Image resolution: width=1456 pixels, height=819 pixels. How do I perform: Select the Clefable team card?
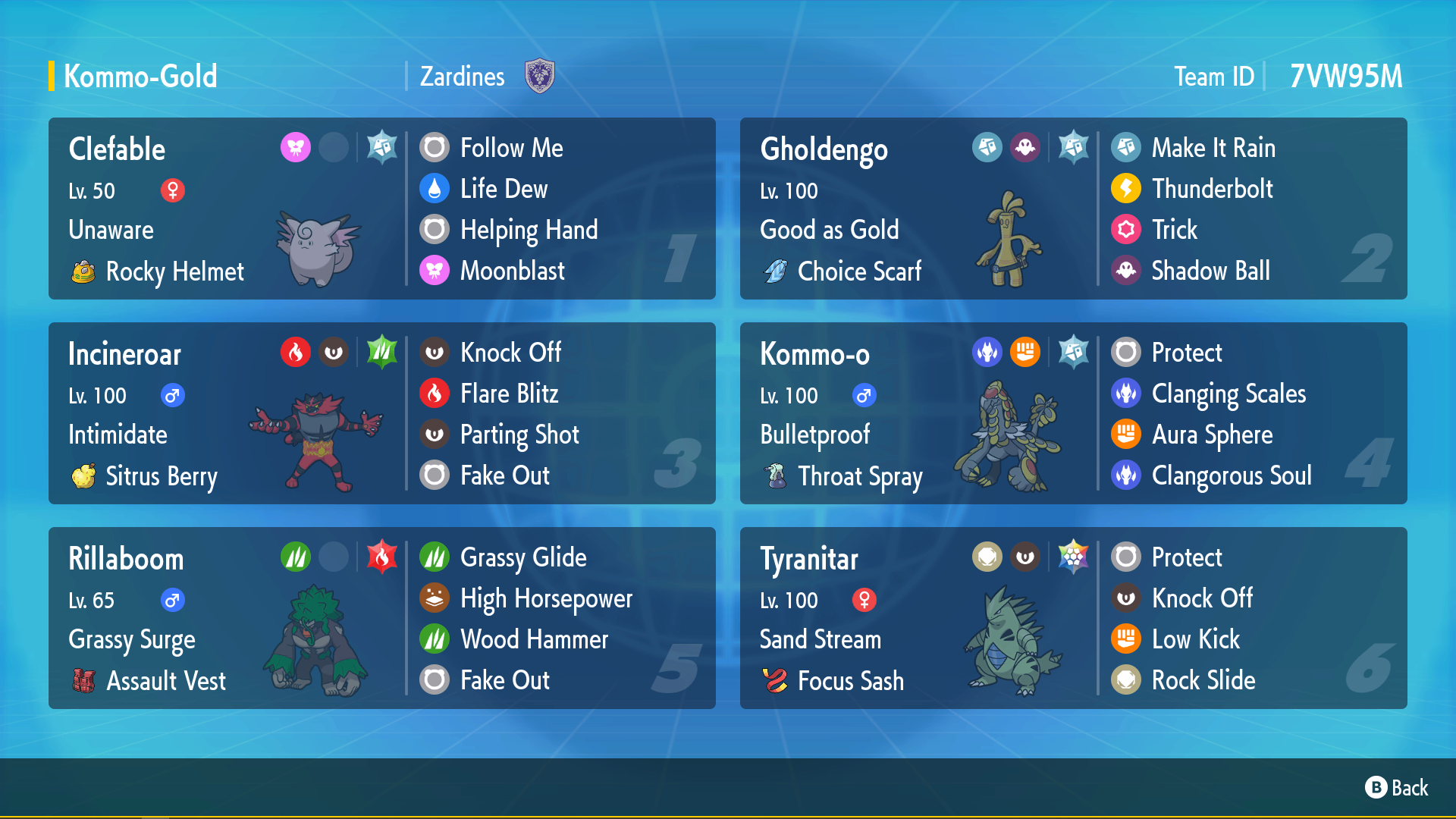381,209
